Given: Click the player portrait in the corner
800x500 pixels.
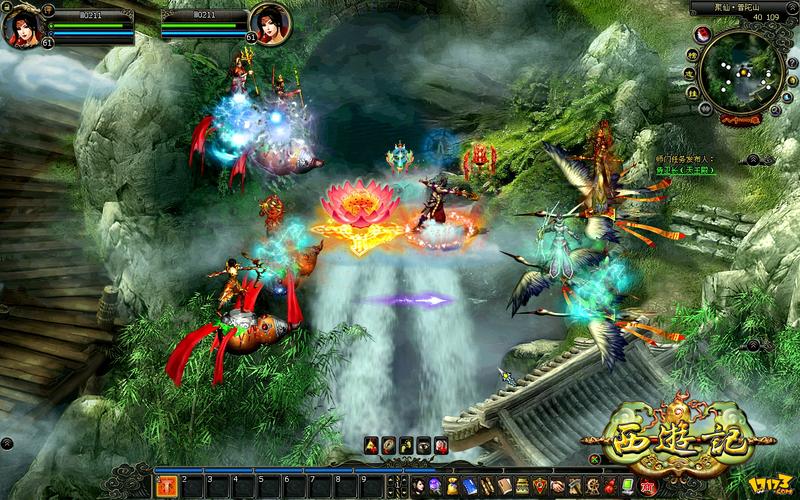Looking at the screenshot, I should click(22, 24).
